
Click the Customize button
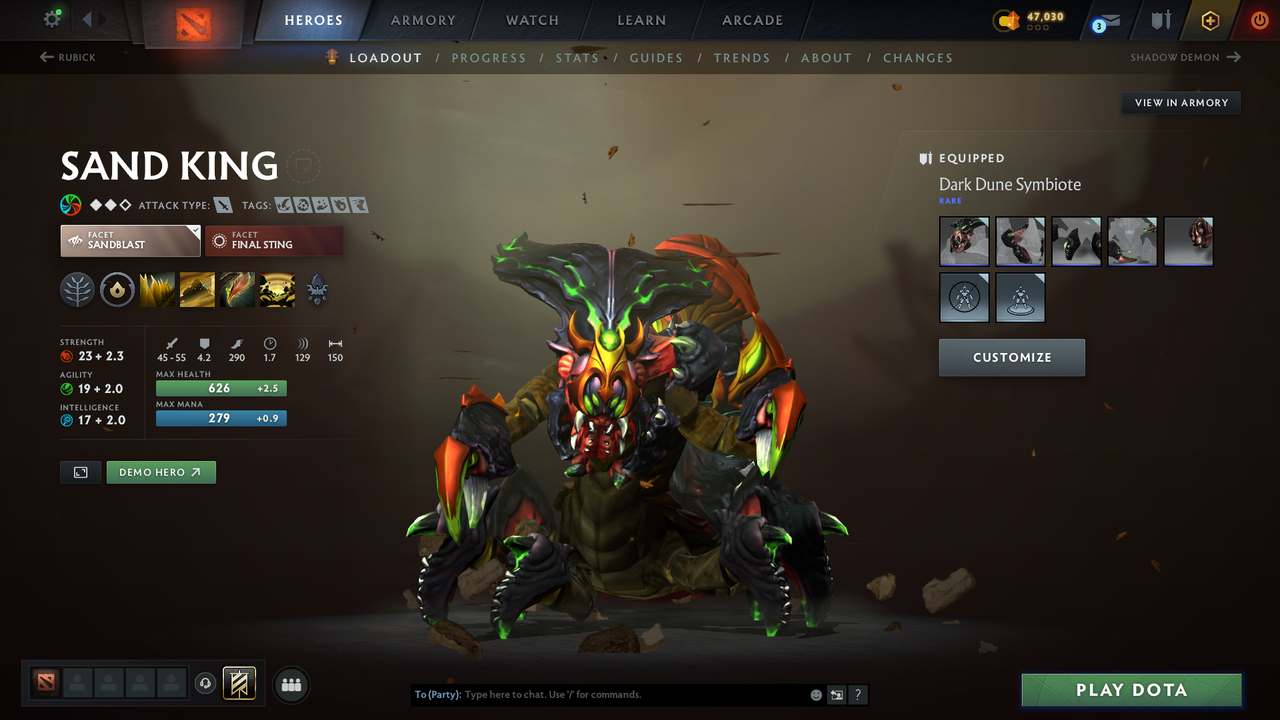(1011, 357)
